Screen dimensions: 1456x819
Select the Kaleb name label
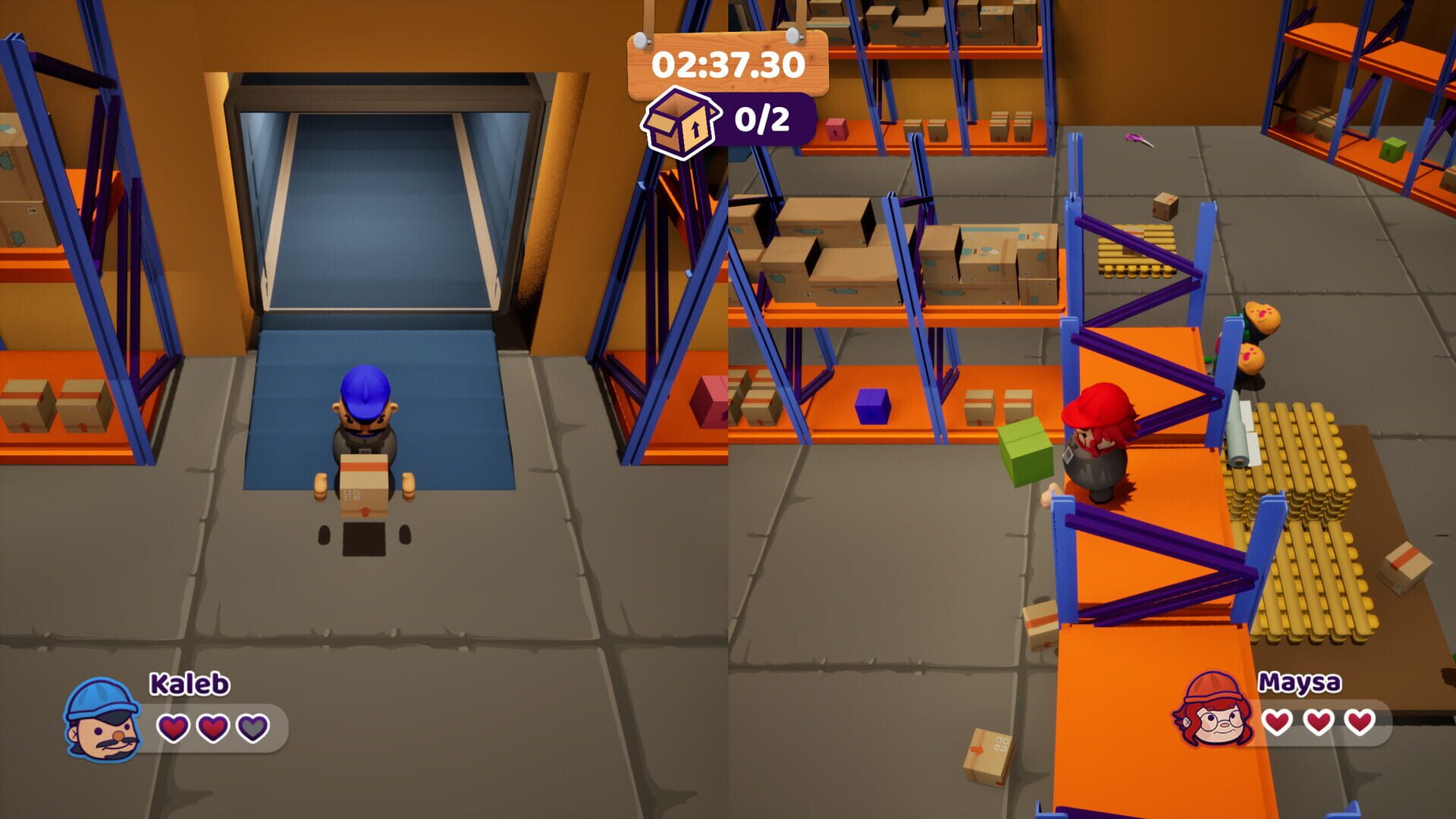click(x=187, y=684)
